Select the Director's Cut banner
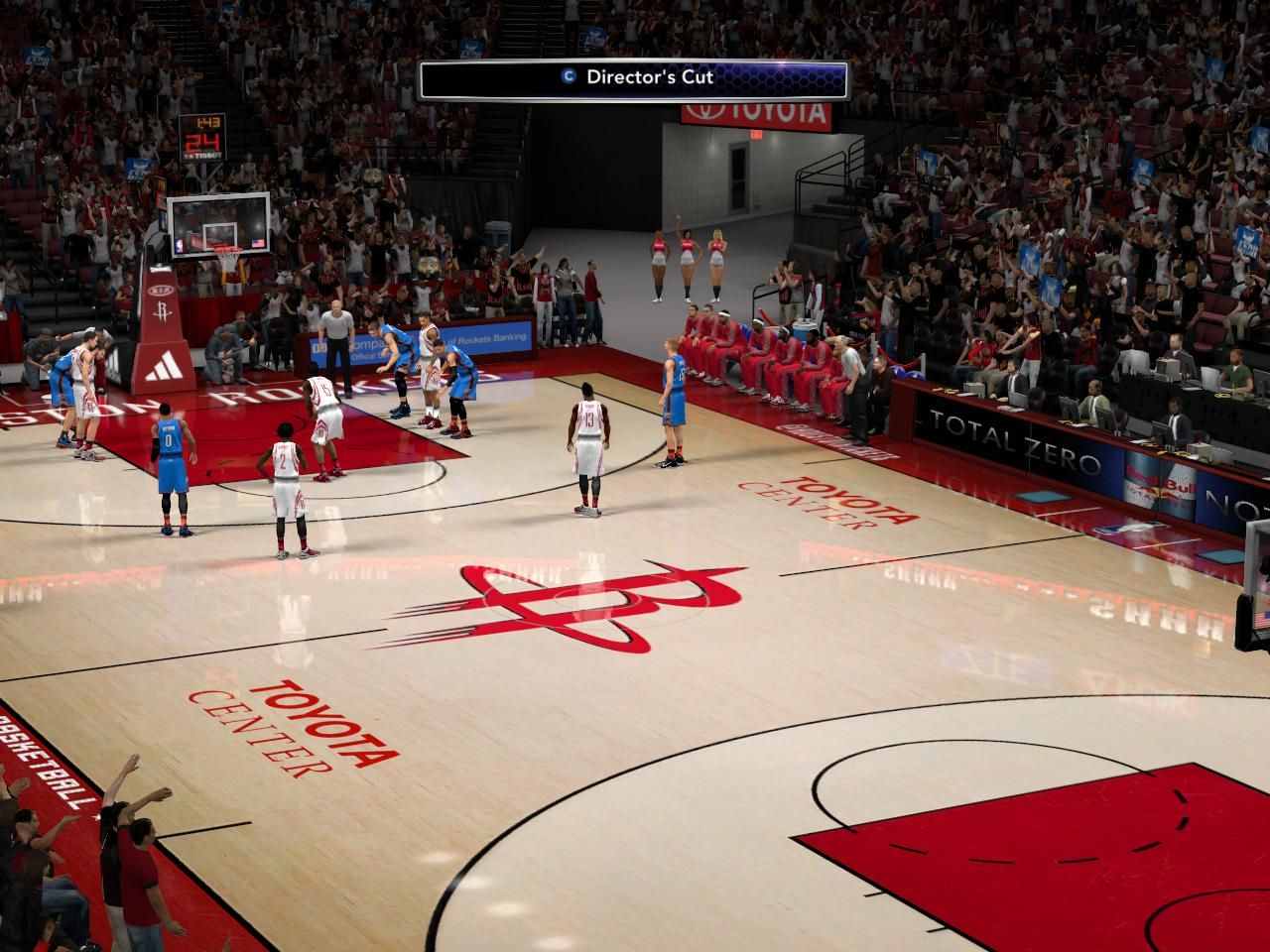Screen dimensions: 1270x952 click(x=634, y=79)
